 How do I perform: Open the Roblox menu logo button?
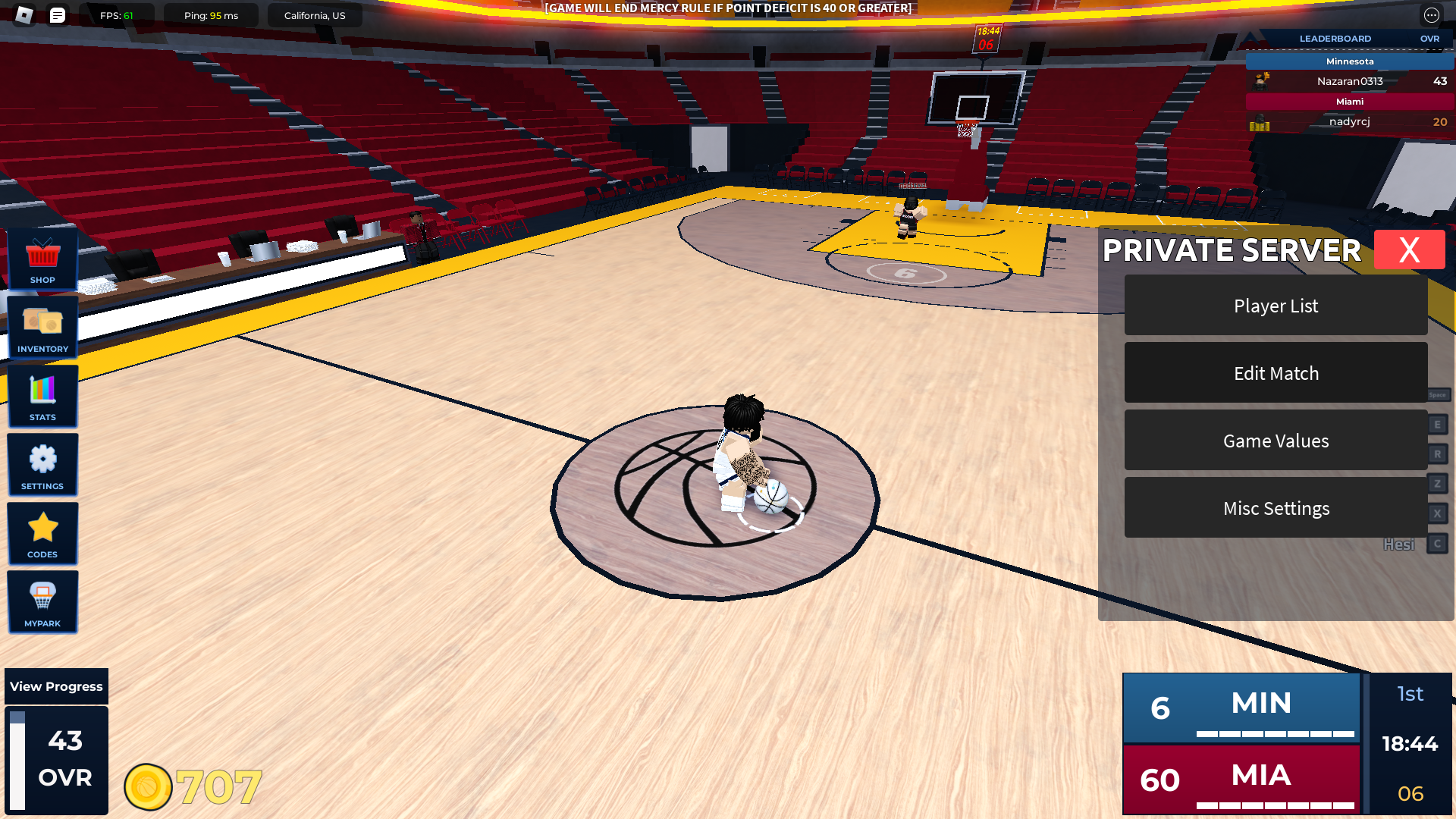24,15
